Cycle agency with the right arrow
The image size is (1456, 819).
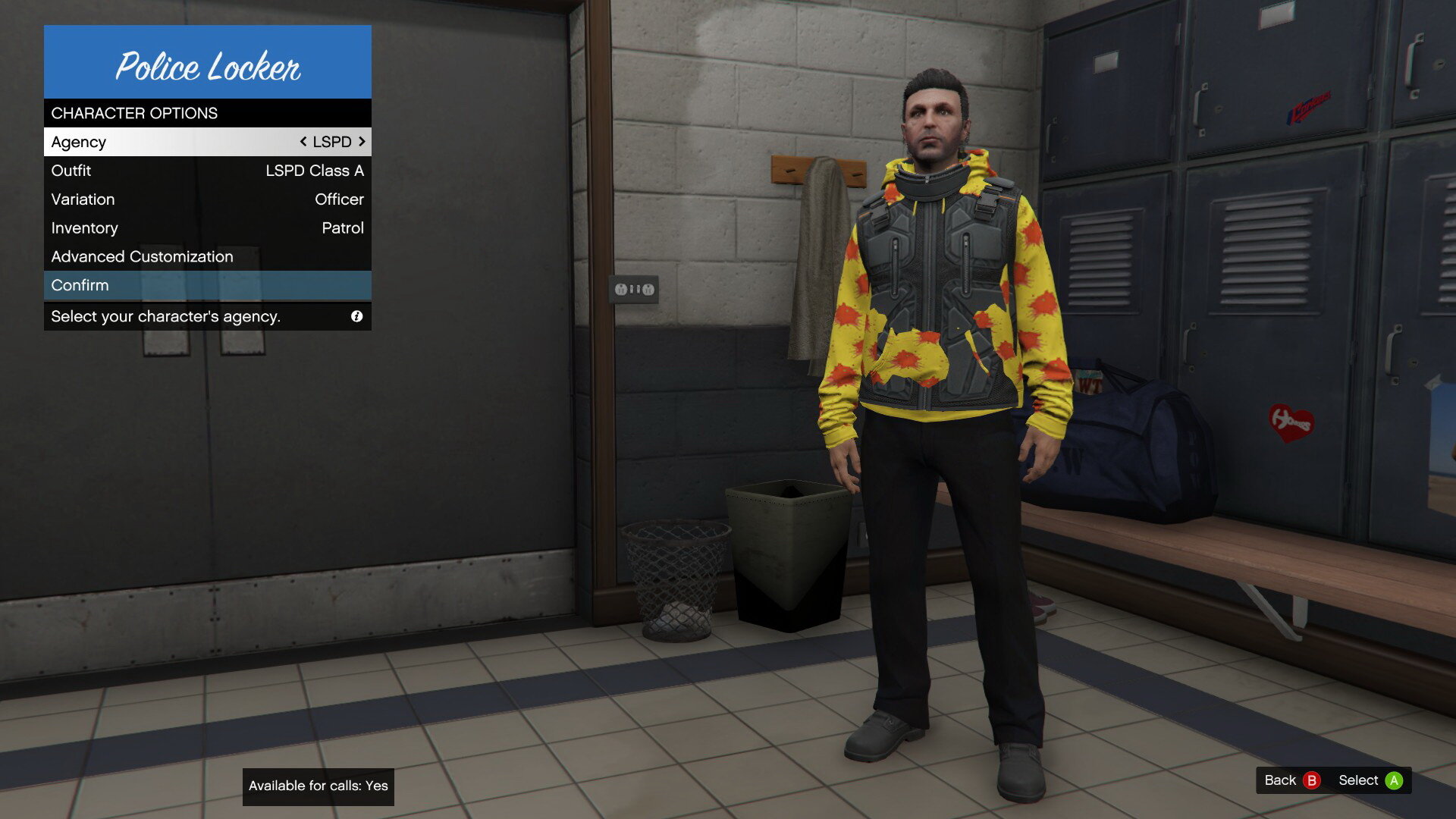point(362,142)
